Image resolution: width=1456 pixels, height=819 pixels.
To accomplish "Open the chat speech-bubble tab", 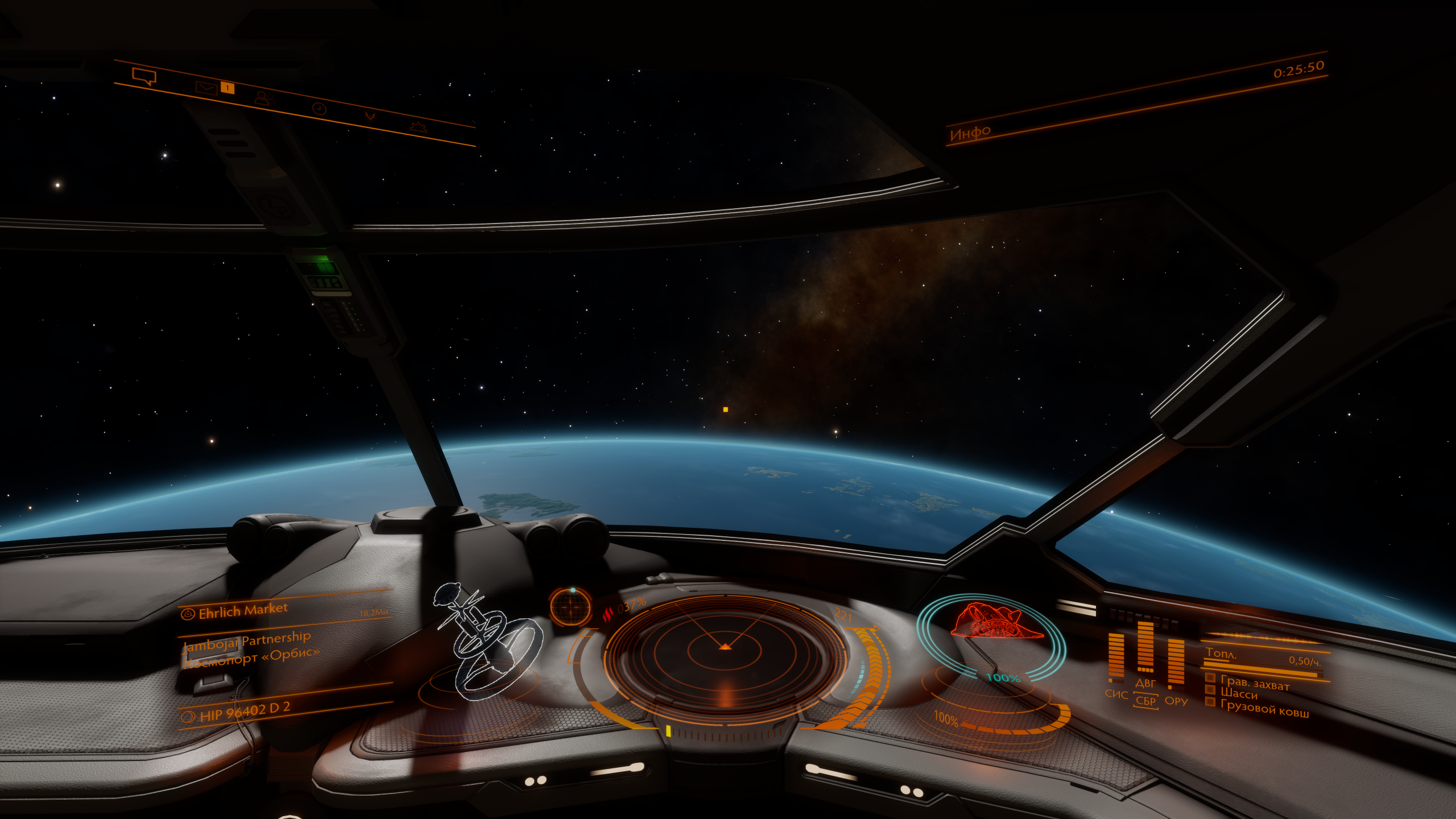I will (x=144, y=76).
